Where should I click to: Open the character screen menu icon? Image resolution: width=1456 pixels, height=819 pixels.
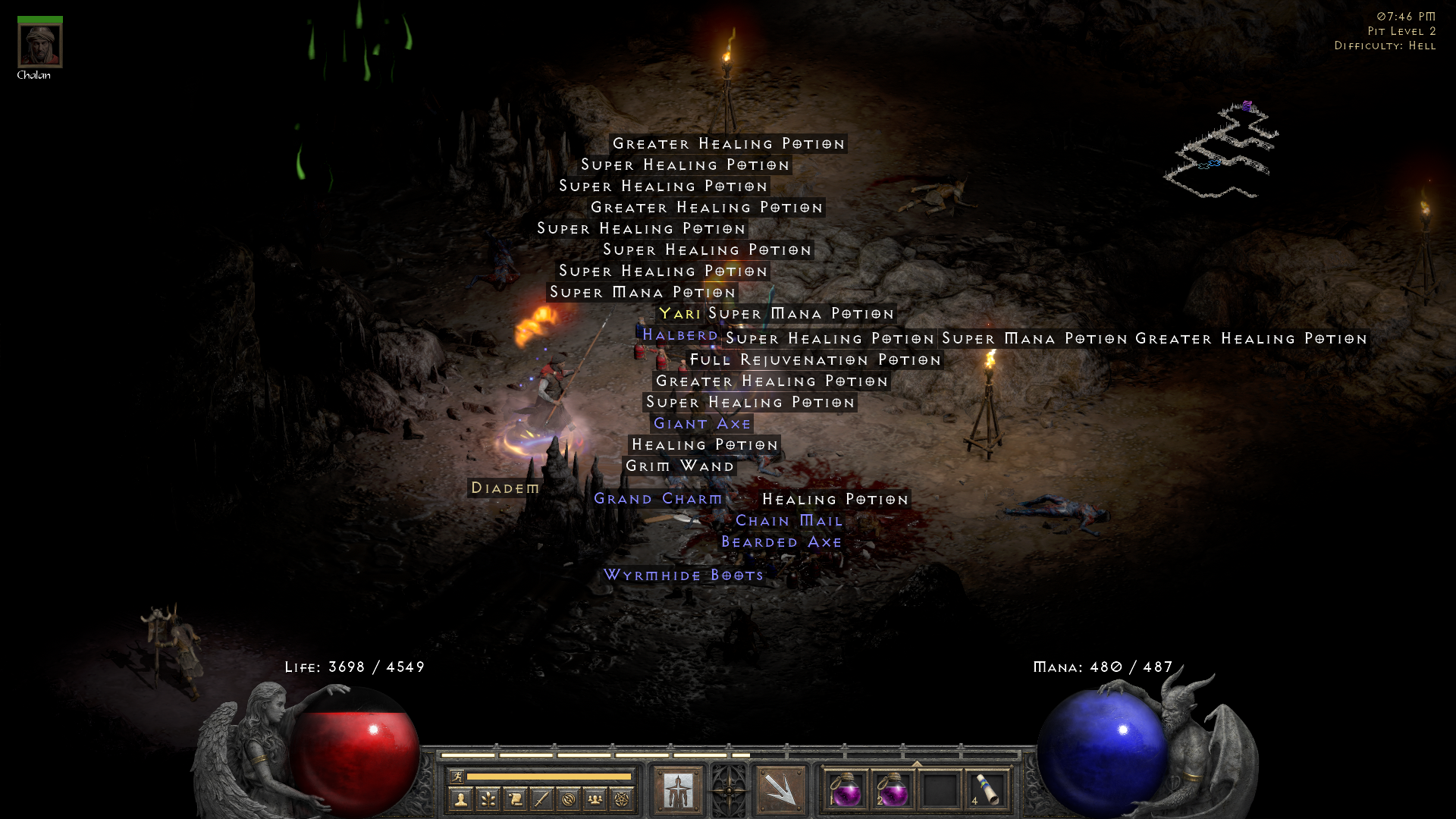pos(461,799)
